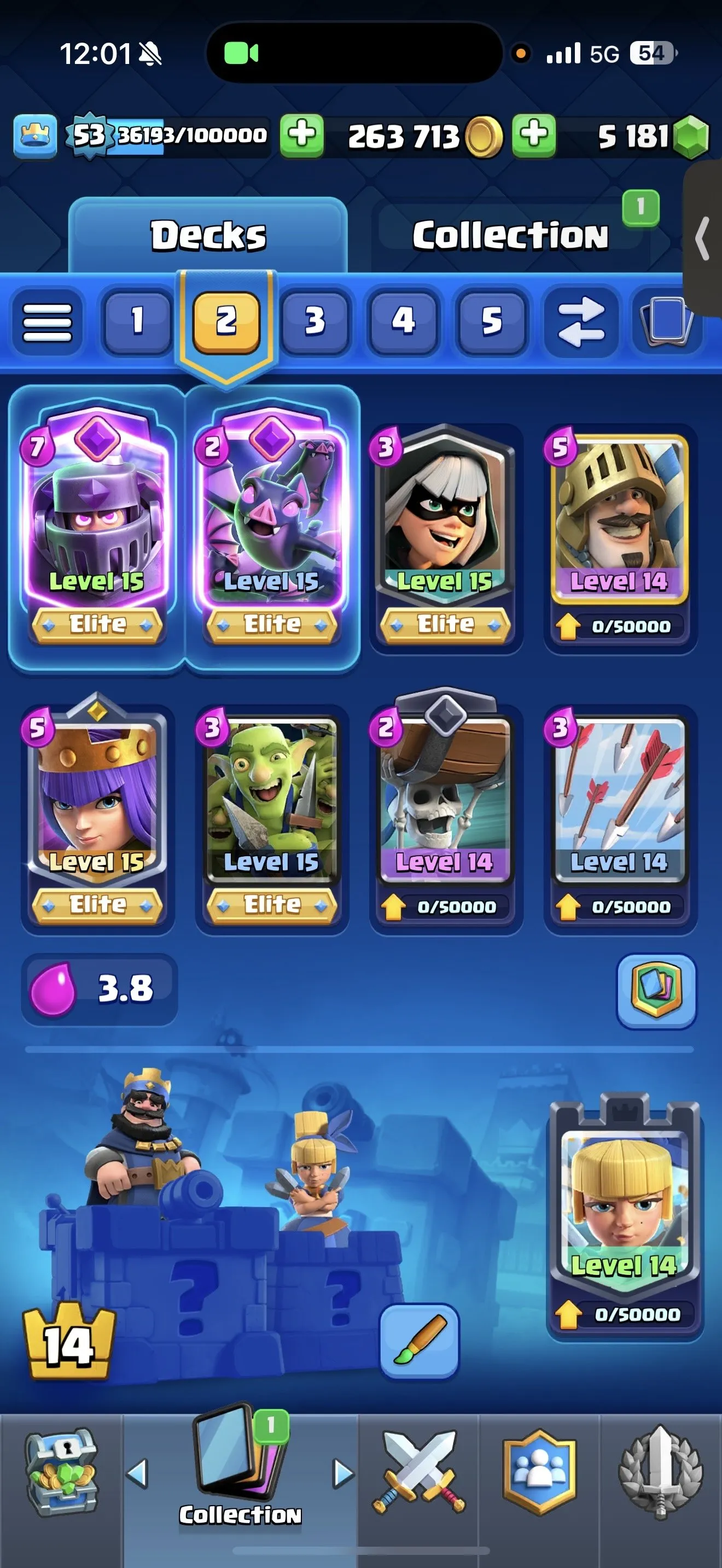This screenshot has height=1568, width=722.
Task: Buy gems with the plus button
Action: pyautogui.click(x=534, y=135)
